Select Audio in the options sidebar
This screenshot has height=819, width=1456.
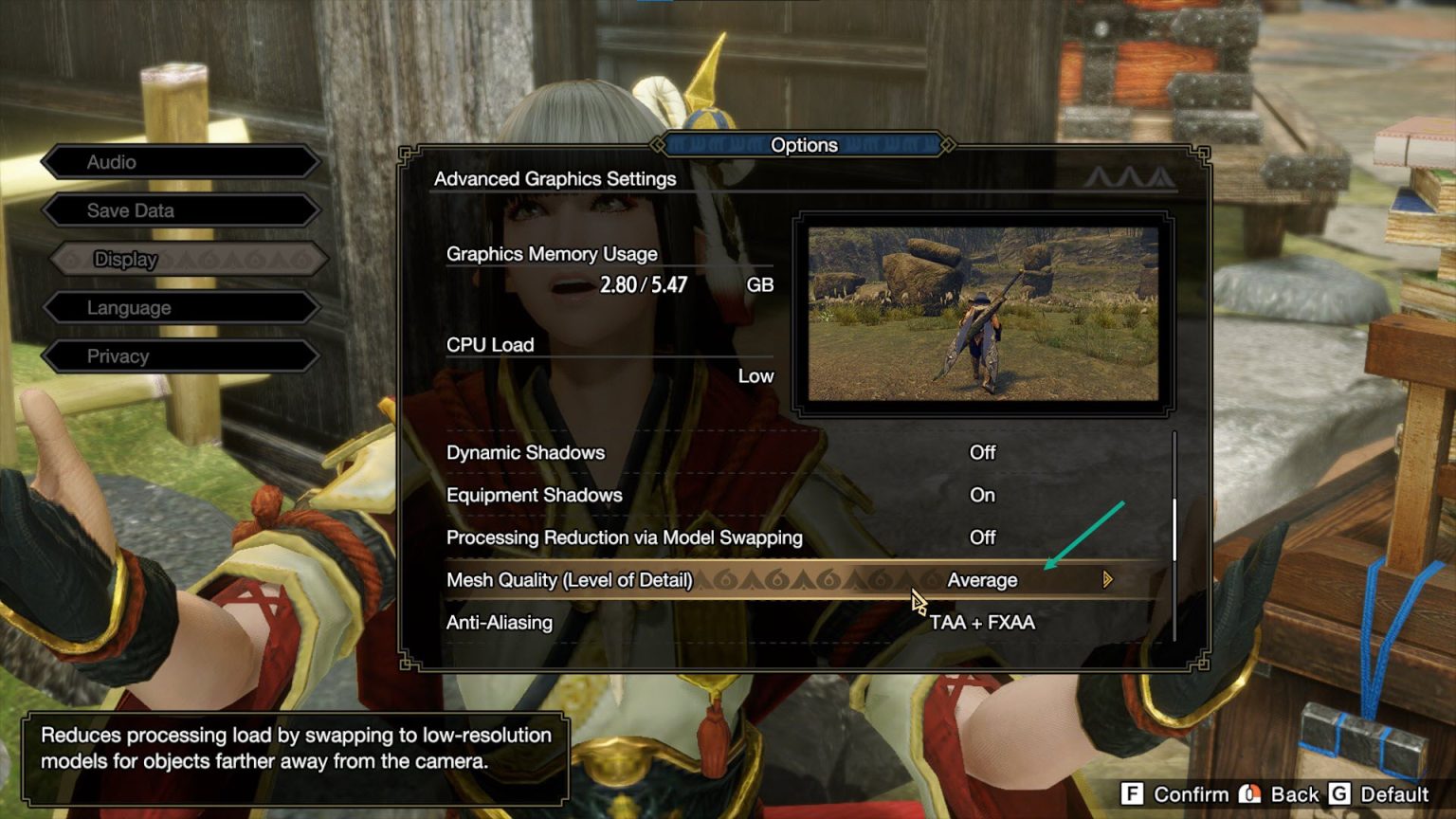180,161
